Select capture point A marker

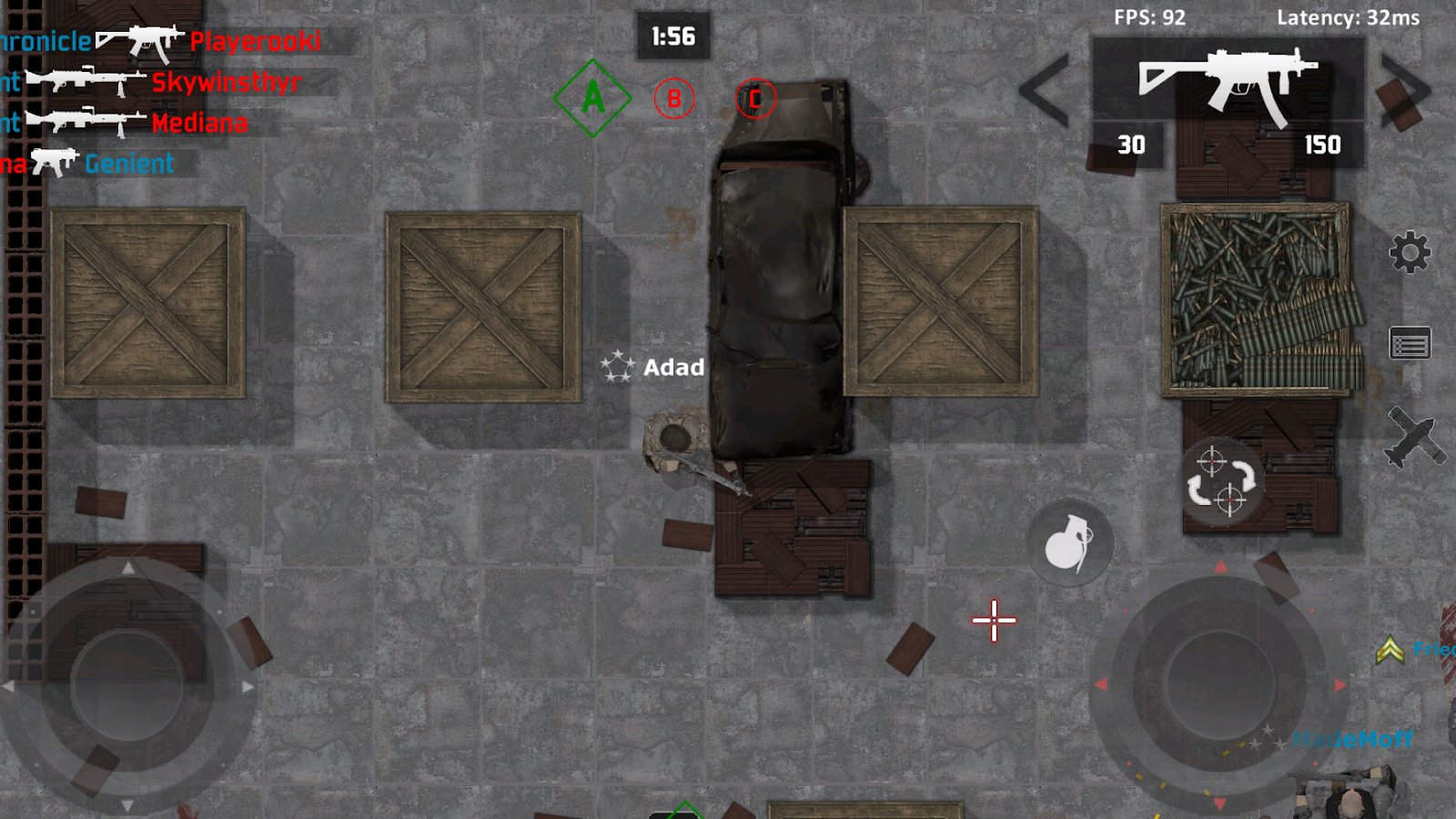pos(592,98)
